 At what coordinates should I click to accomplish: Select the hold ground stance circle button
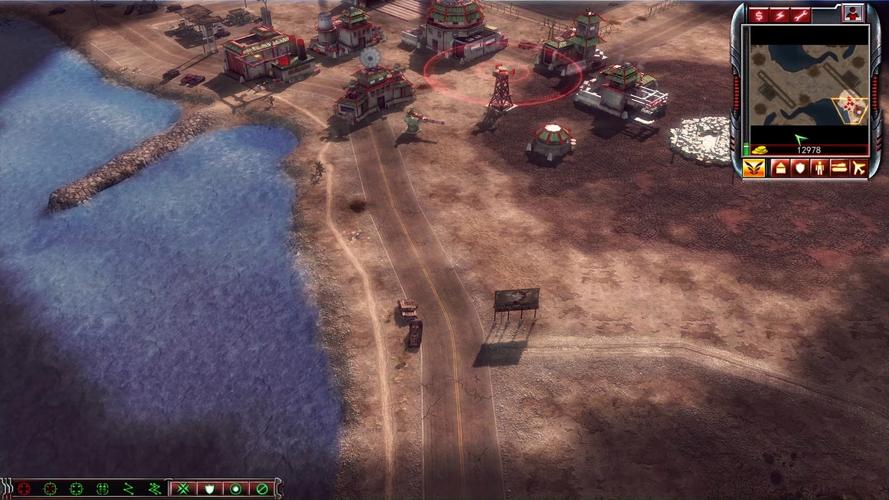[x=236, y=489]
